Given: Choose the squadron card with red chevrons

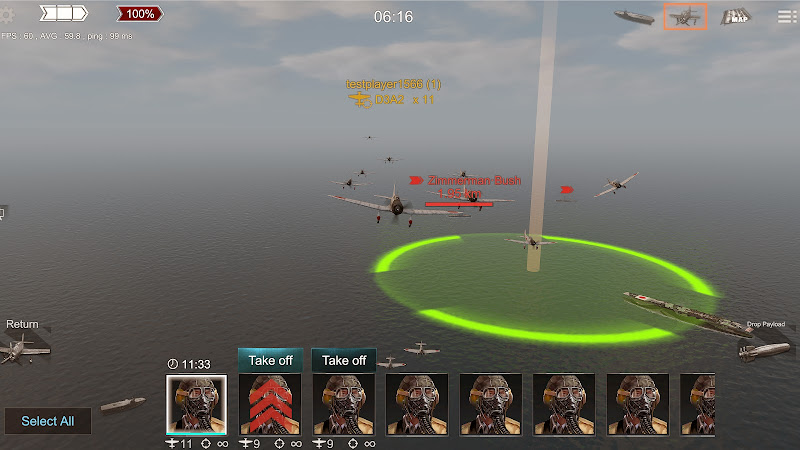Looking at the screenshot, I should coord(270,404).
